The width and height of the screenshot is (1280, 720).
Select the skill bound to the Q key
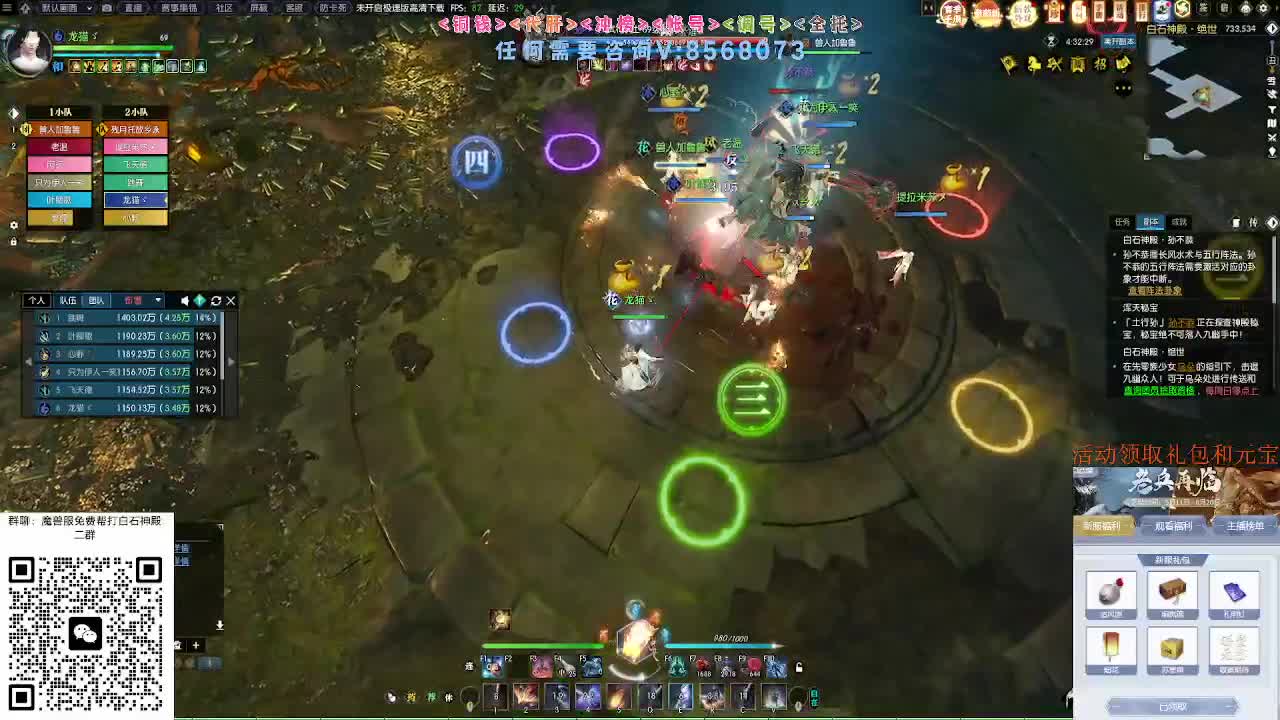[x=651, y=697]
